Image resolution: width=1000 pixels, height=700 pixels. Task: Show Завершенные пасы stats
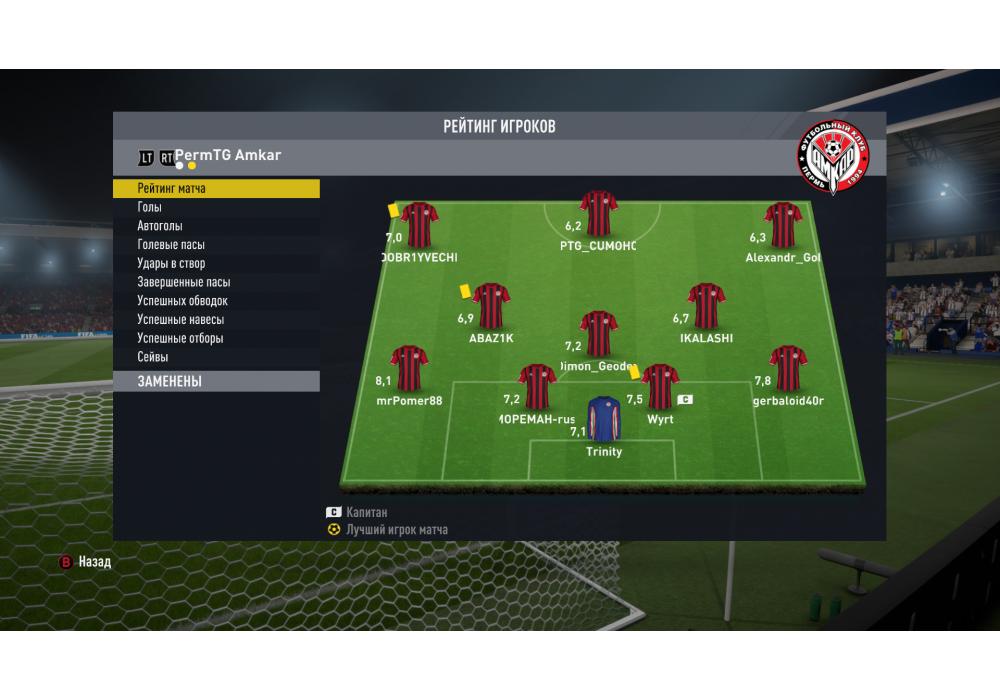(216, 282)
